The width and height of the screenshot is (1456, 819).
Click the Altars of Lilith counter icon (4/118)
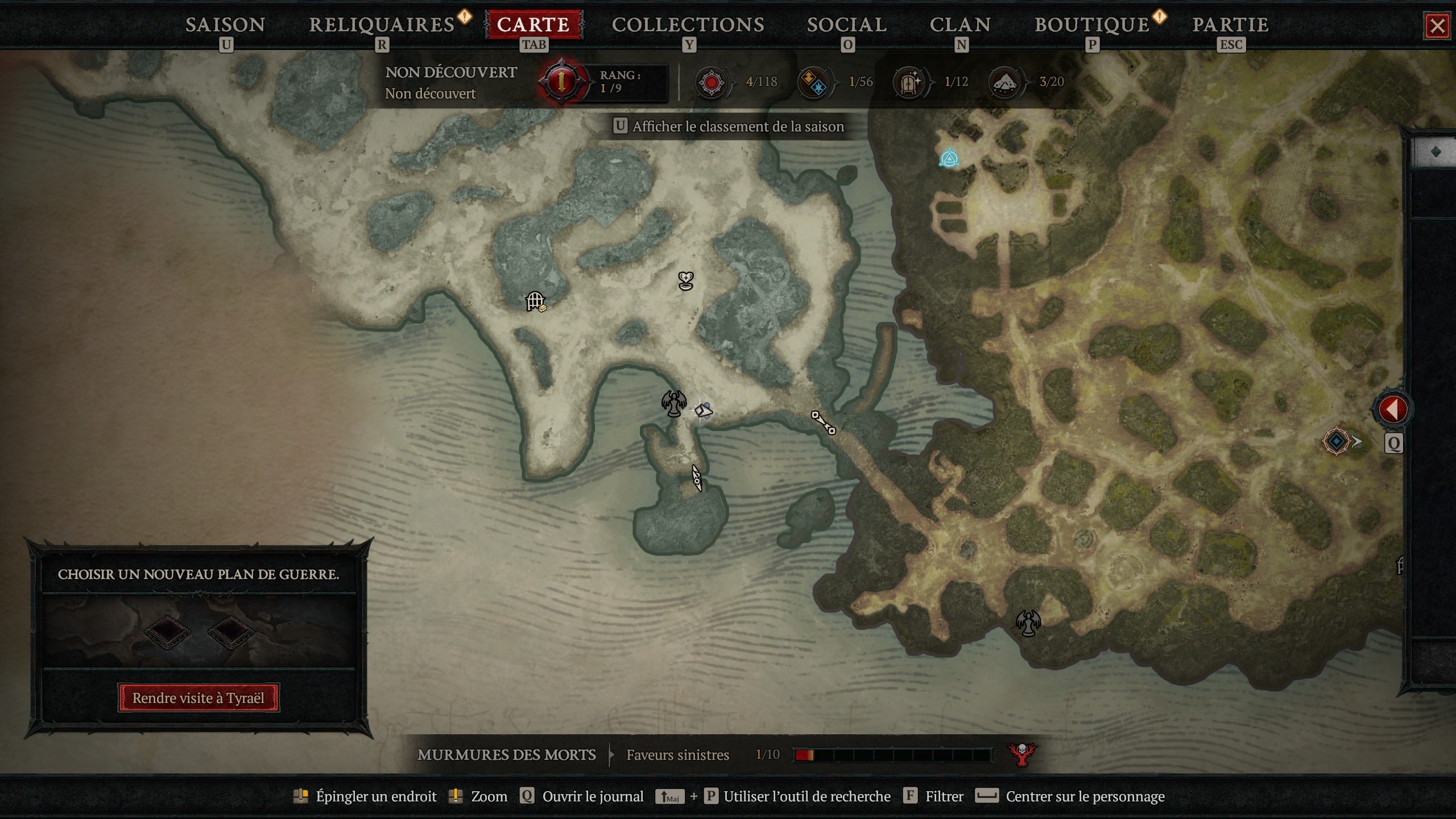[x=710, y=82]
